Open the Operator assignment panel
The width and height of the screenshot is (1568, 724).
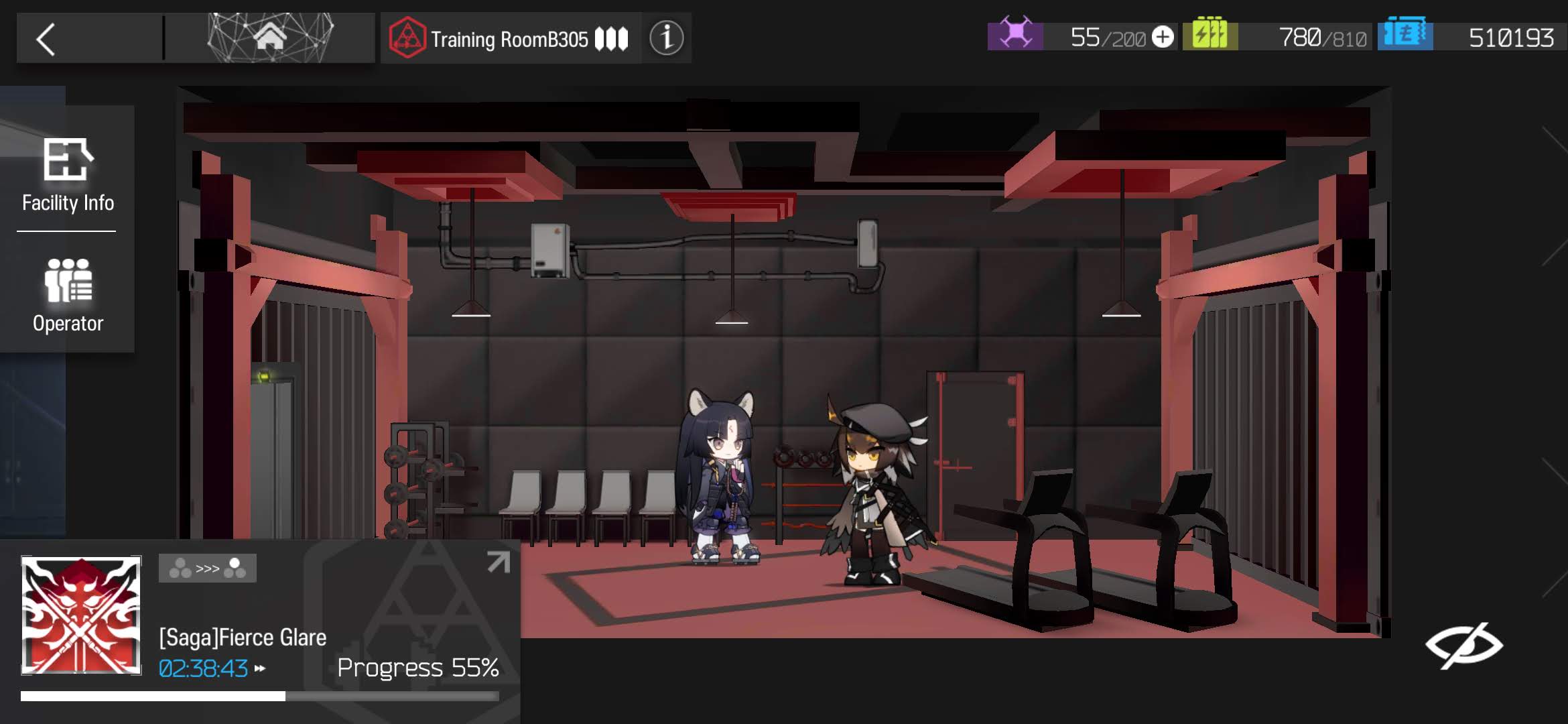coord(68,296)
